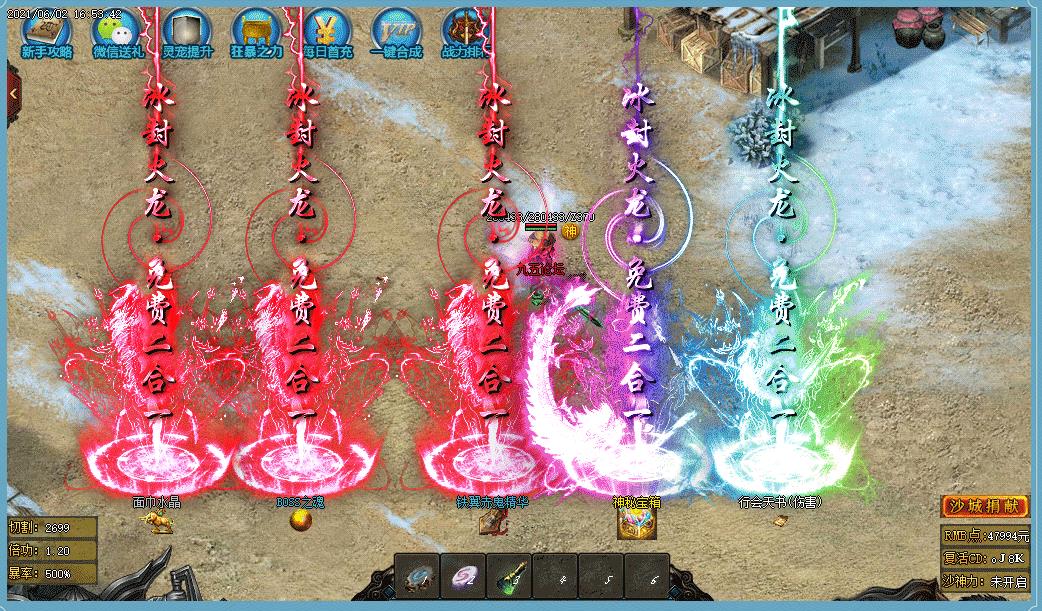Viewport: 1042px width, 611px height.
Task: Use the purple swirl stone in hotbar slot 2
Action: [x=464, y=577]
